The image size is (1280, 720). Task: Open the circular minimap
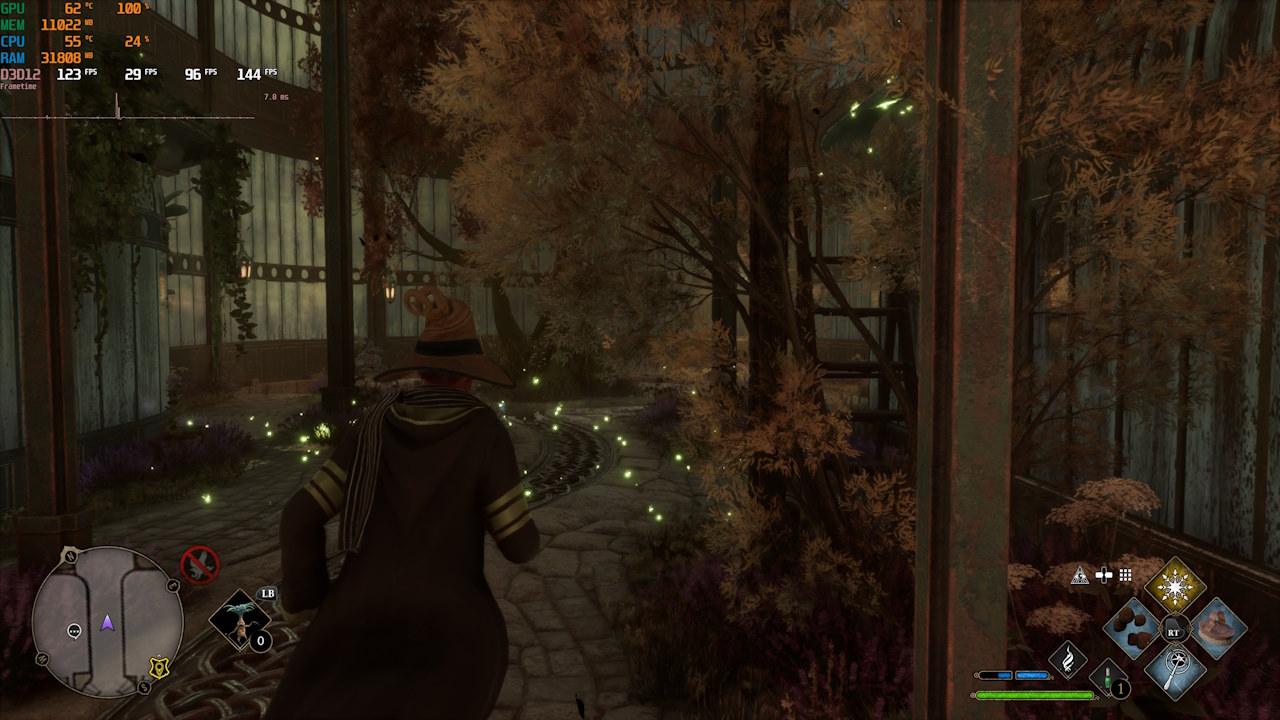pyautogui.click(x=107, y=620)
